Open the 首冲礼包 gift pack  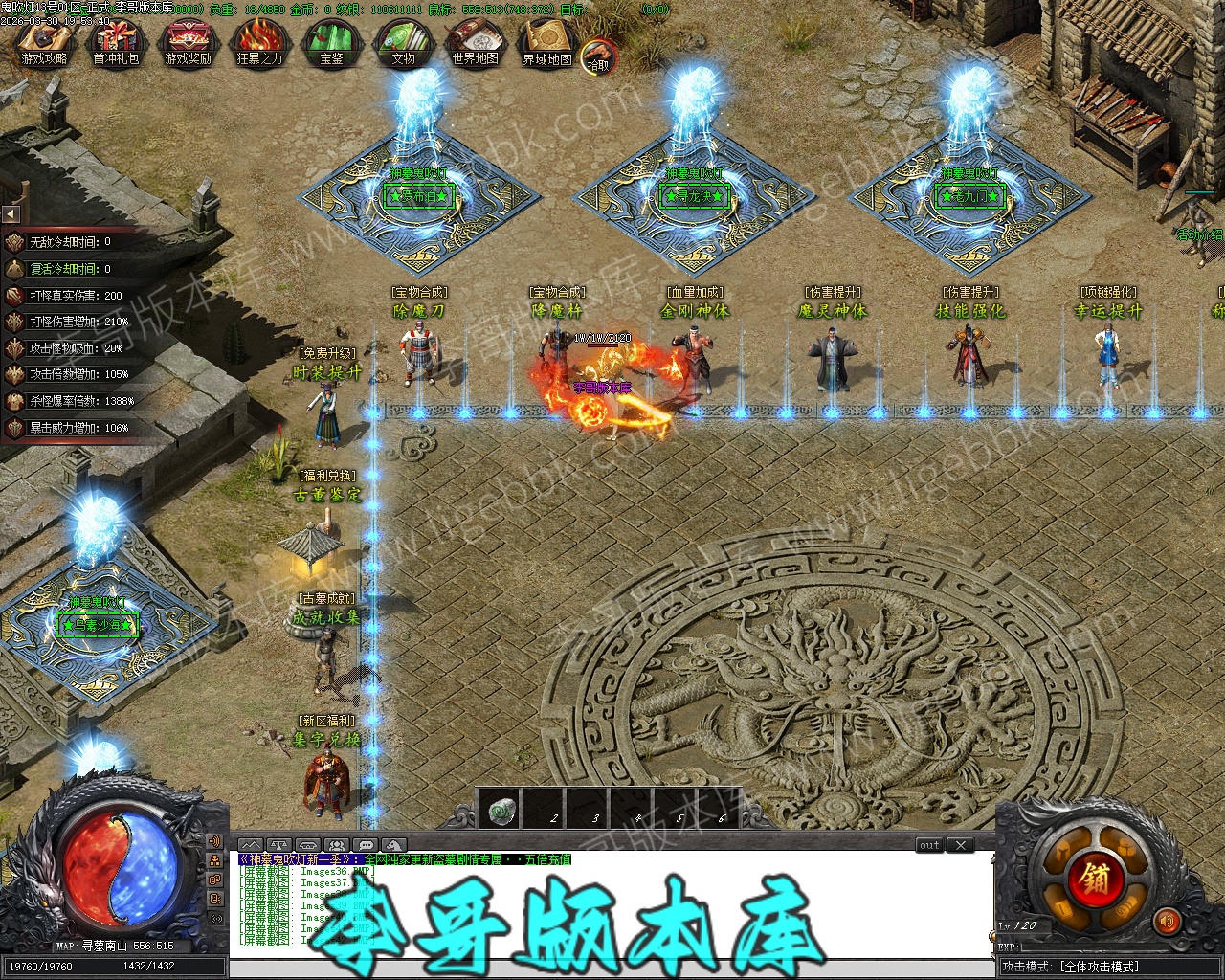(116, 43)
